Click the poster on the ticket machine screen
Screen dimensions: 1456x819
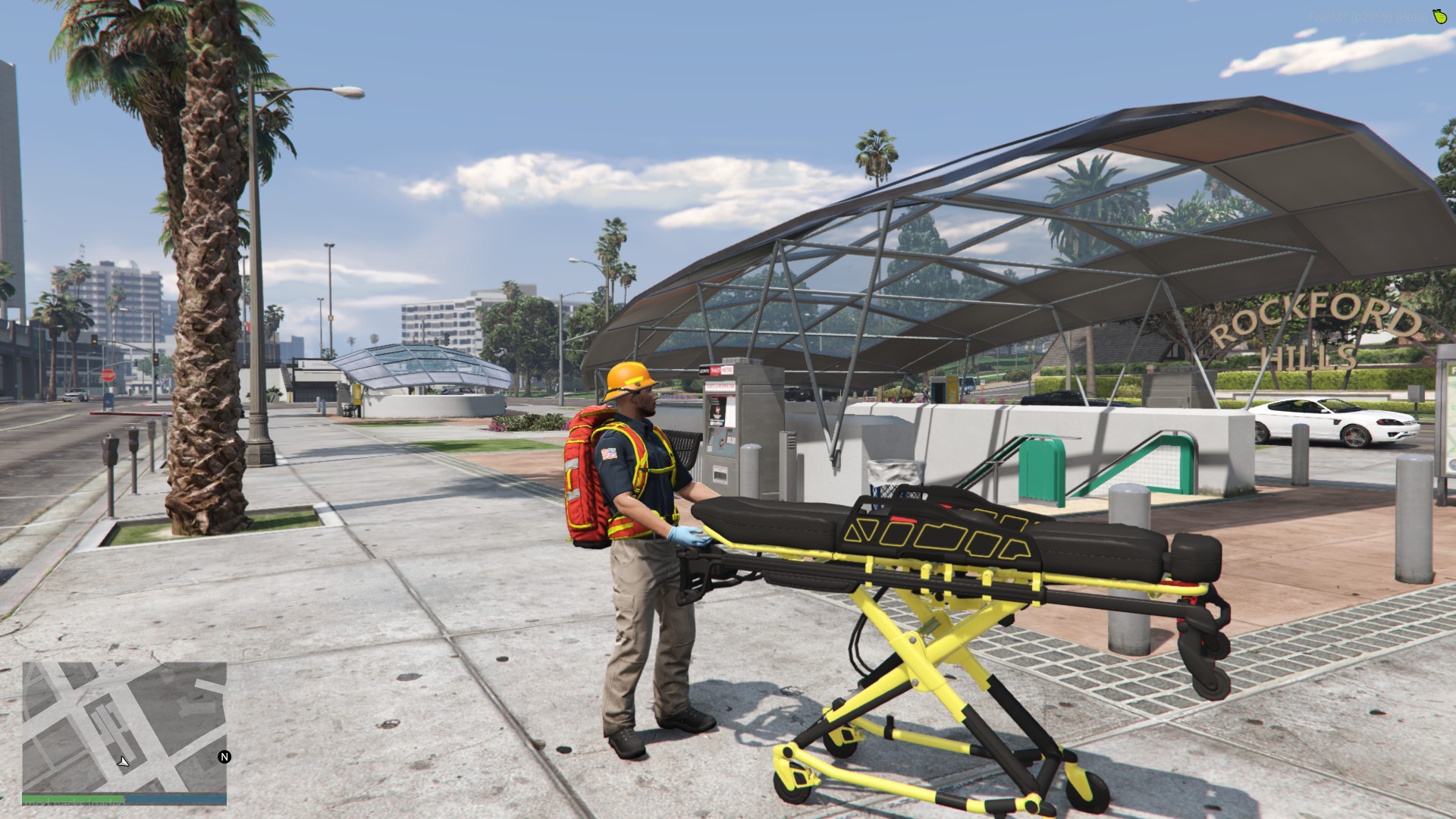click(x=717, y=409)
